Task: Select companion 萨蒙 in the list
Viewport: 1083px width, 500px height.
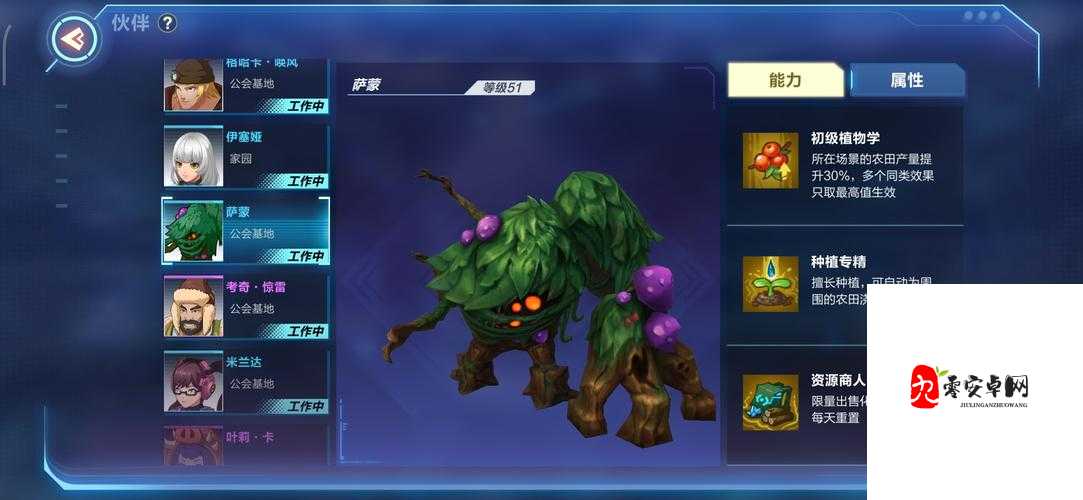Action: 245,231
